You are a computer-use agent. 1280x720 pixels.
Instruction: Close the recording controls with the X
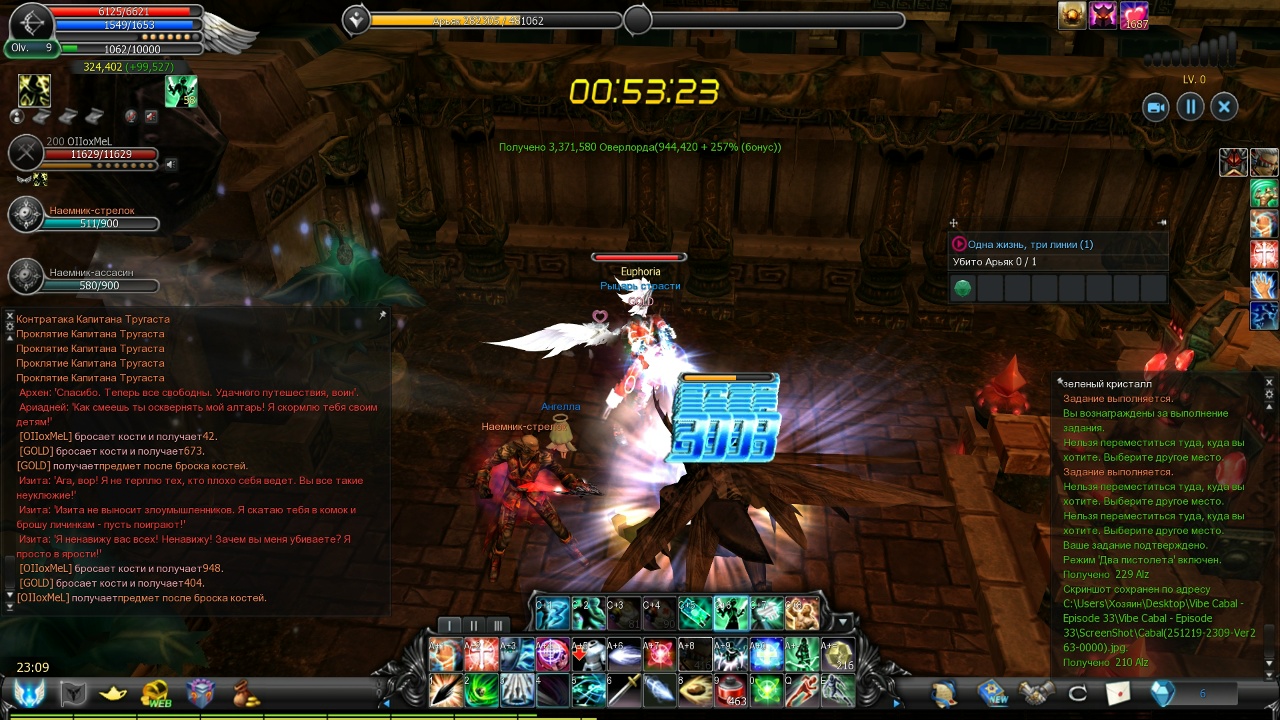pos(1224,107)
